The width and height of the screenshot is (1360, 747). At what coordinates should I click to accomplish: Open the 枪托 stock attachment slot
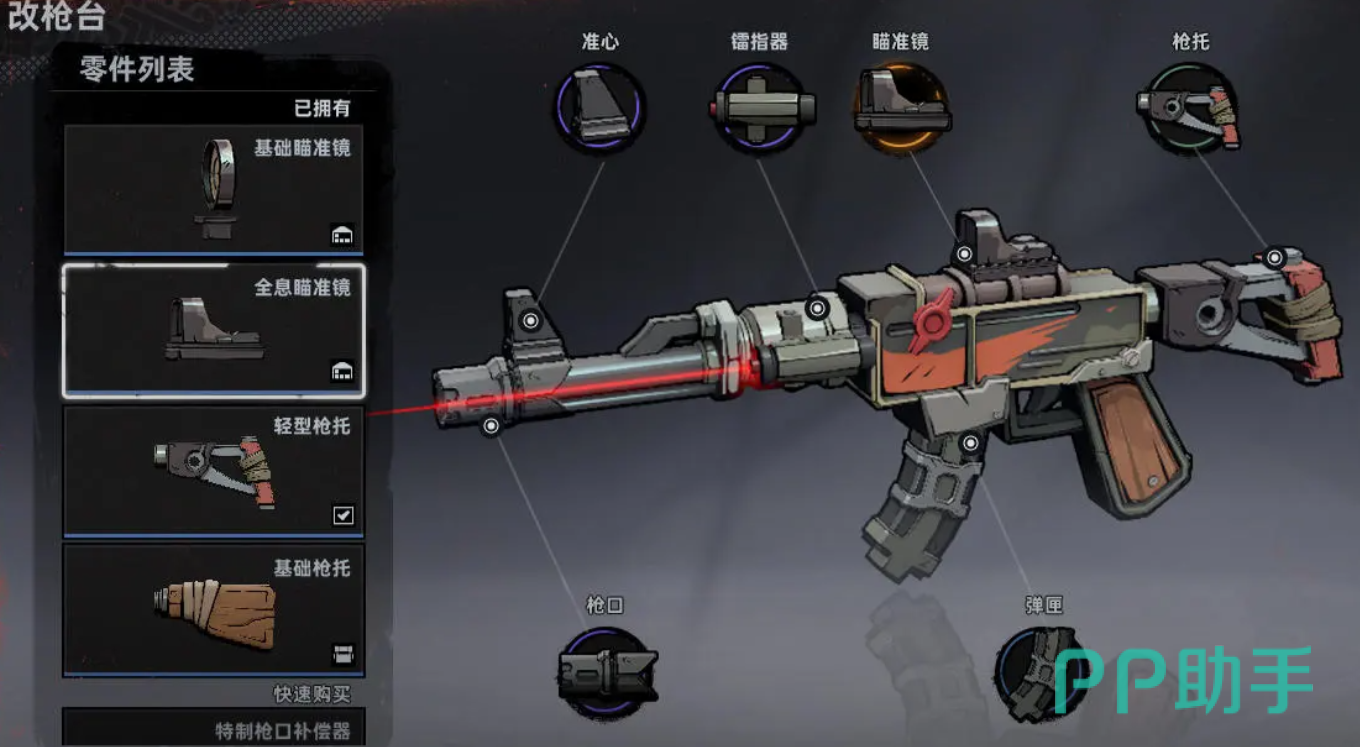point(1189,108)
